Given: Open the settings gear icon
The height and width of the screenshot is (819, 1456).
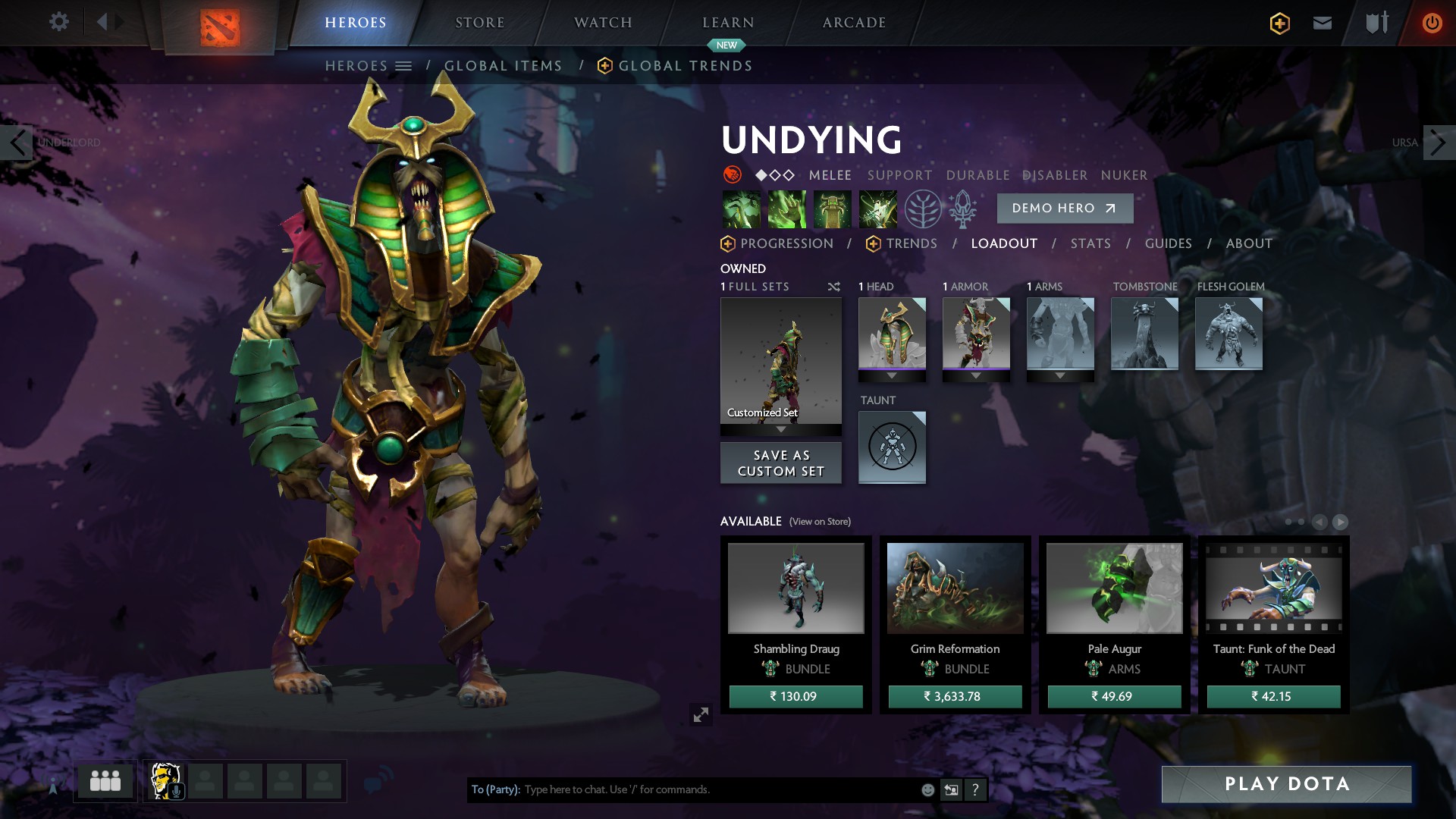Looking at the screenshot, I should [x=59, y=22].
